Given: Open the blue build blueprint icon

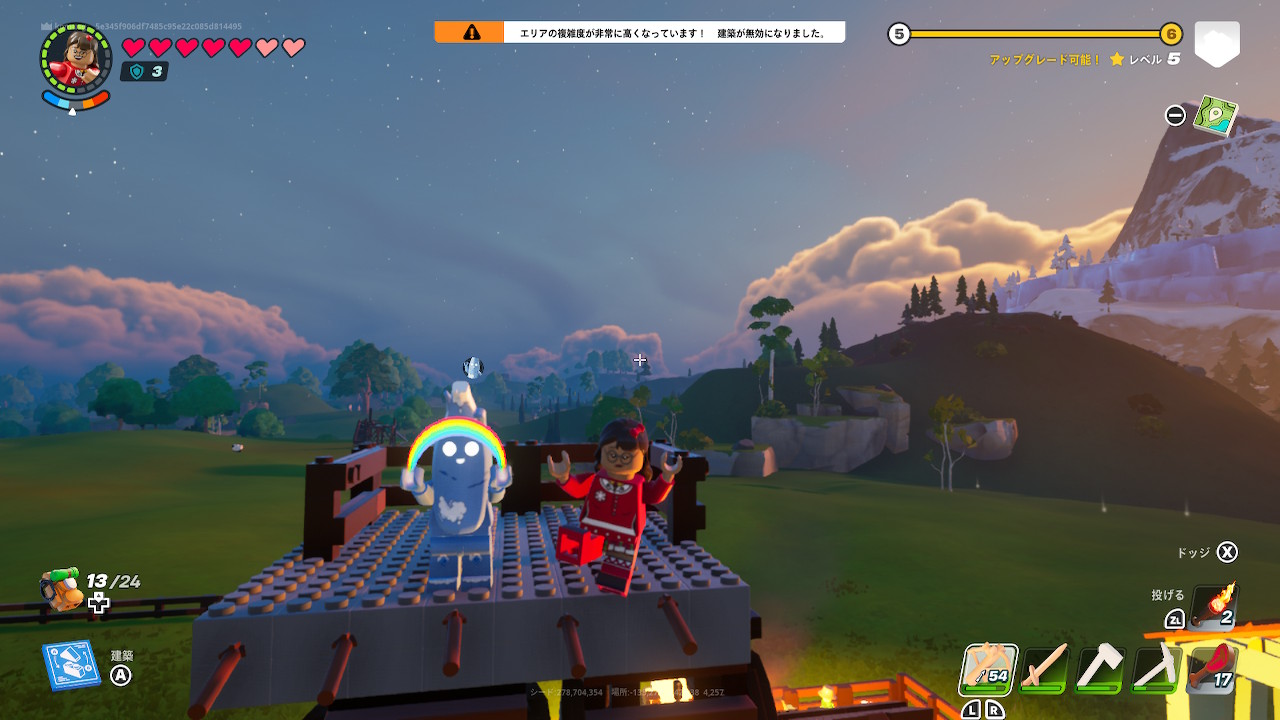Looking at the screenshot, I should coord(70,666).
